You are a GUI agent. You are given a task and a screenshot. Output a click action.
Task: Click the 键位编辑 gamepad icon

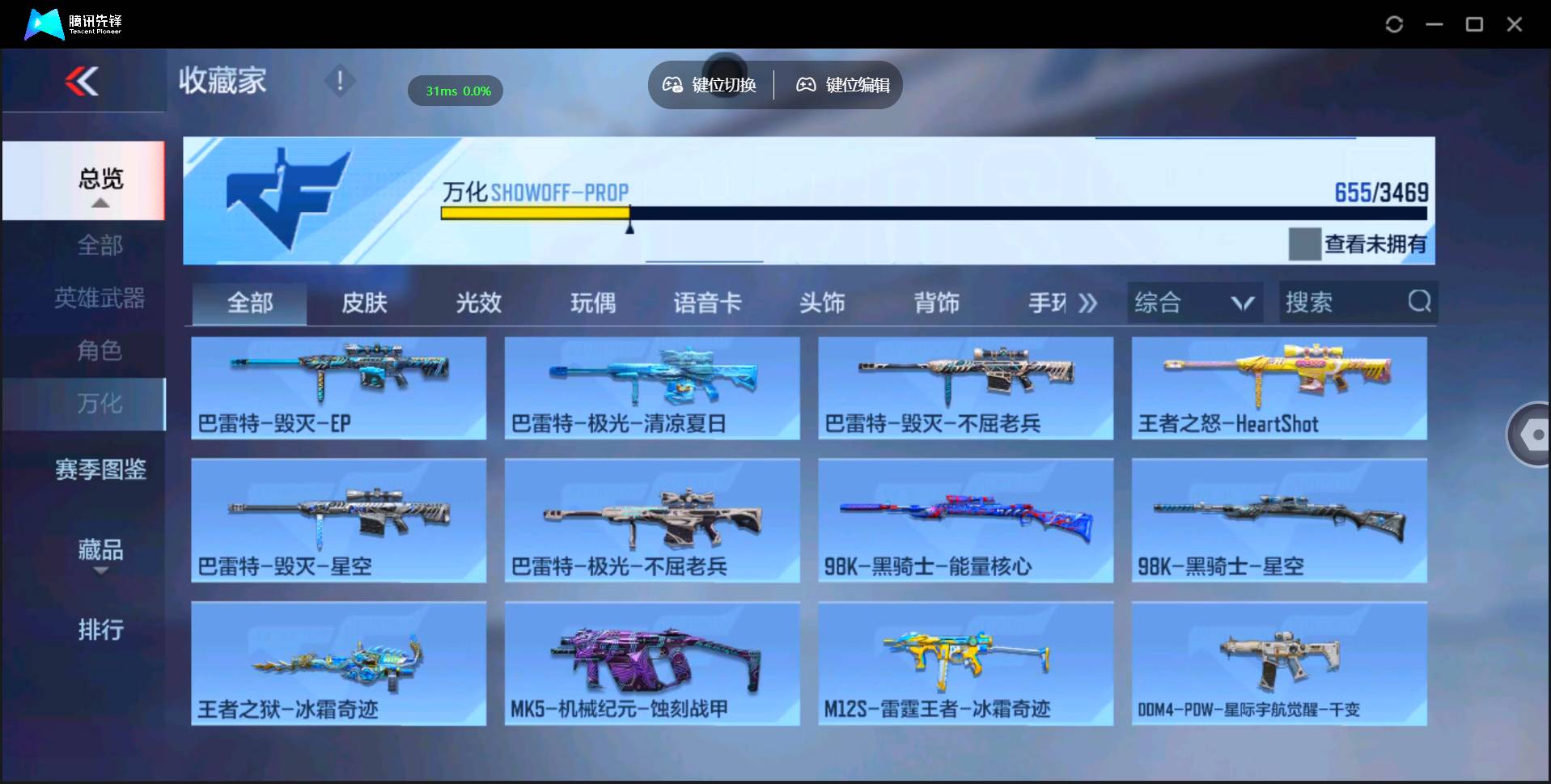click(x=805, y=84)
